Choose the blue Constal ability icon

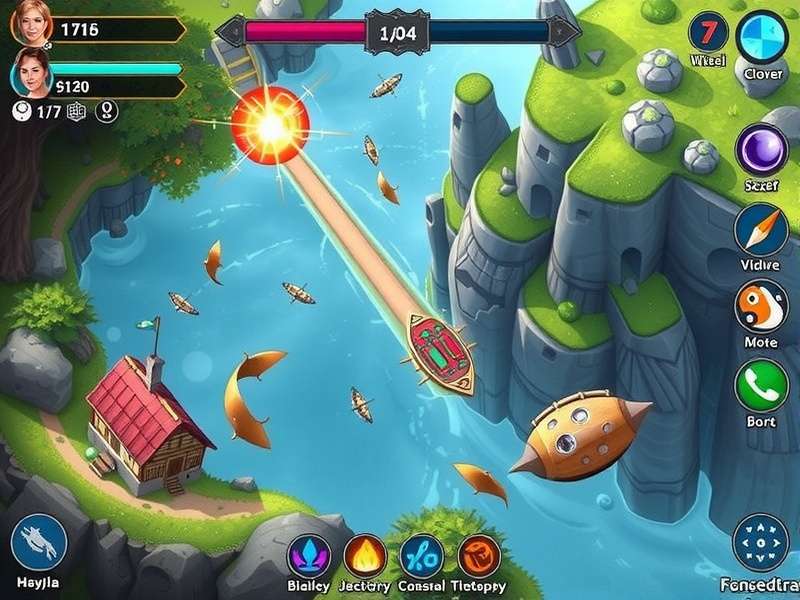coord(422,557)
